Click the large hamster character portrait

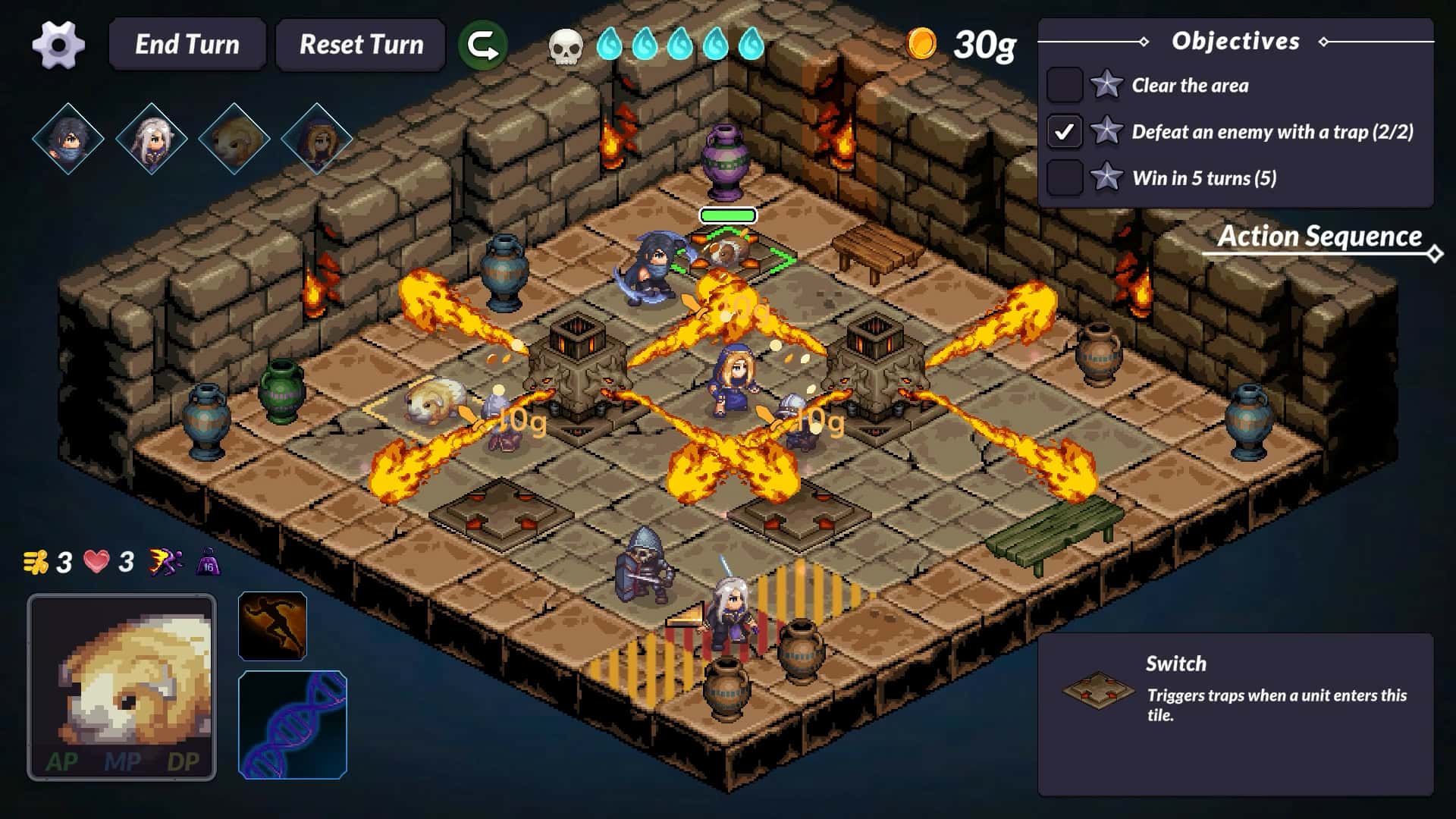[122, 687]
